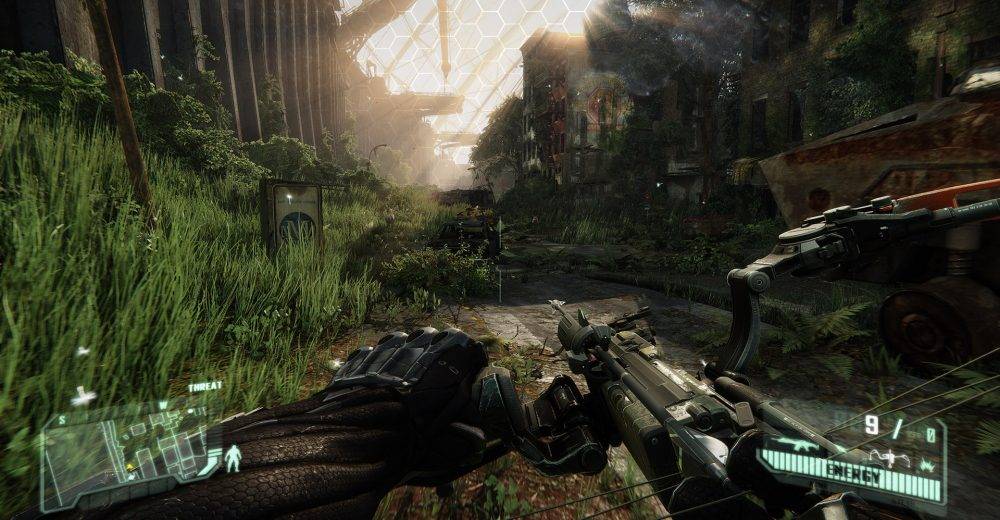Image resolution: width=1000 pixels, height=520 pixels.
Task: Select the nanosuit figure icon
Action: tap(233, 458)
